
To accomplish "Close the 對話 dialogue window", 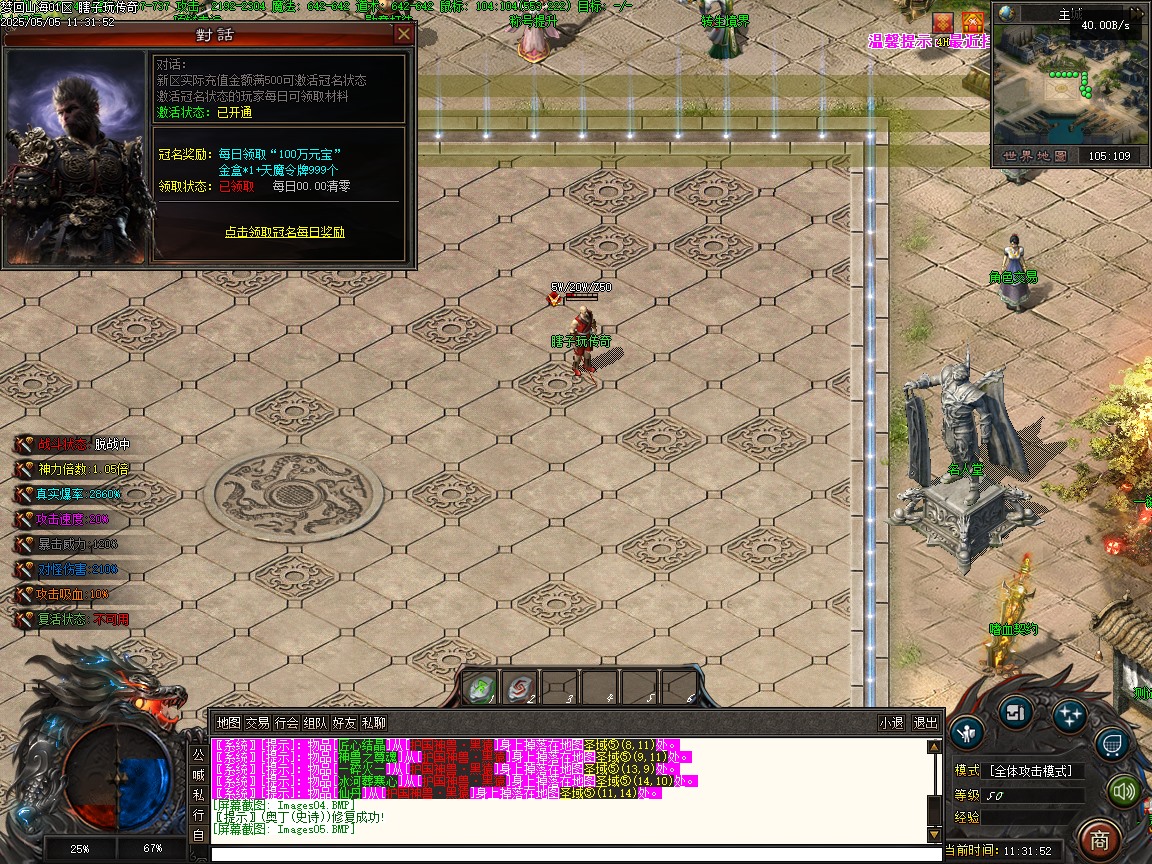I will point(404,34).
